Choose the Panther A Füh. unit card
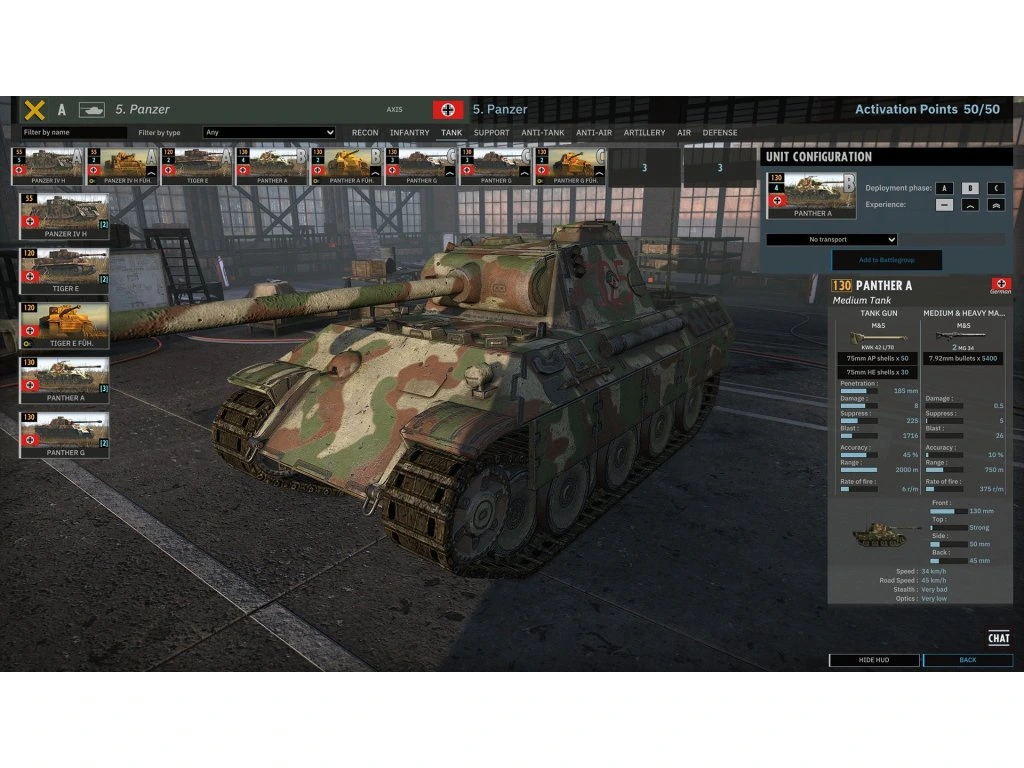This screenshot has width=1024, height=768. (x=346, y=166)
